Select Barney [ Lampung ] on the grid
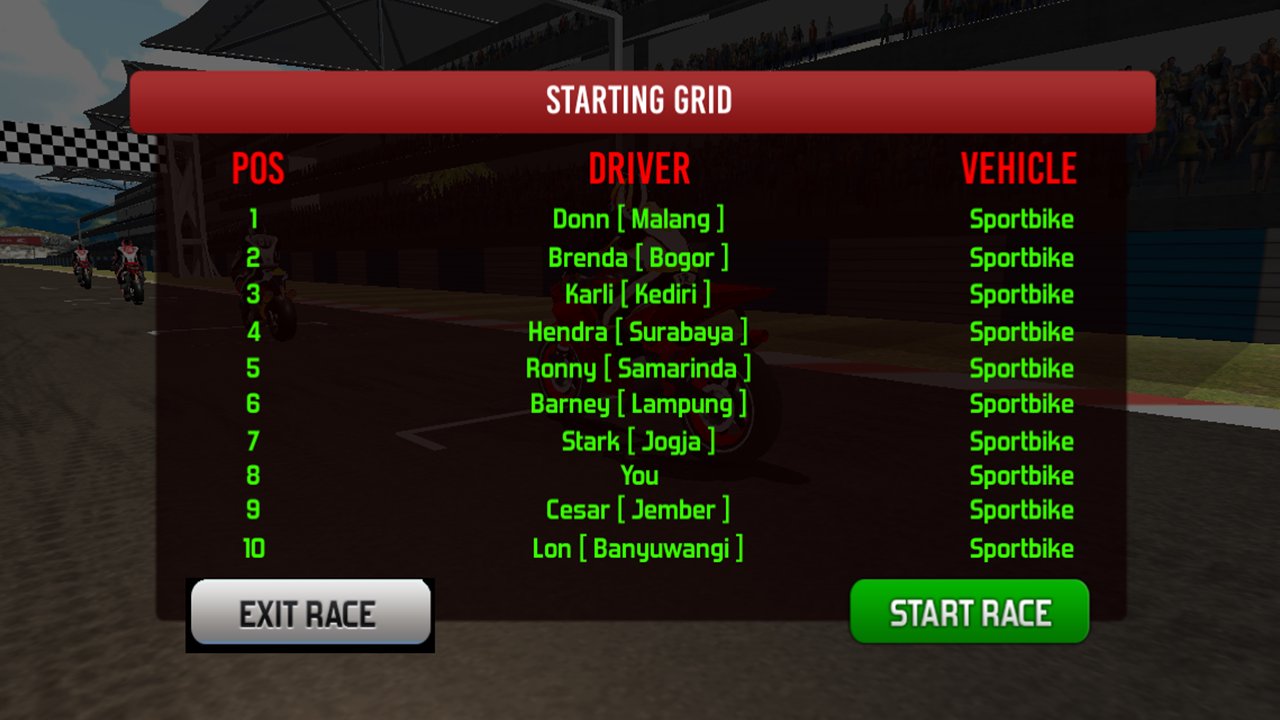This screenshot has width=1280, height=720. point(638,404)
